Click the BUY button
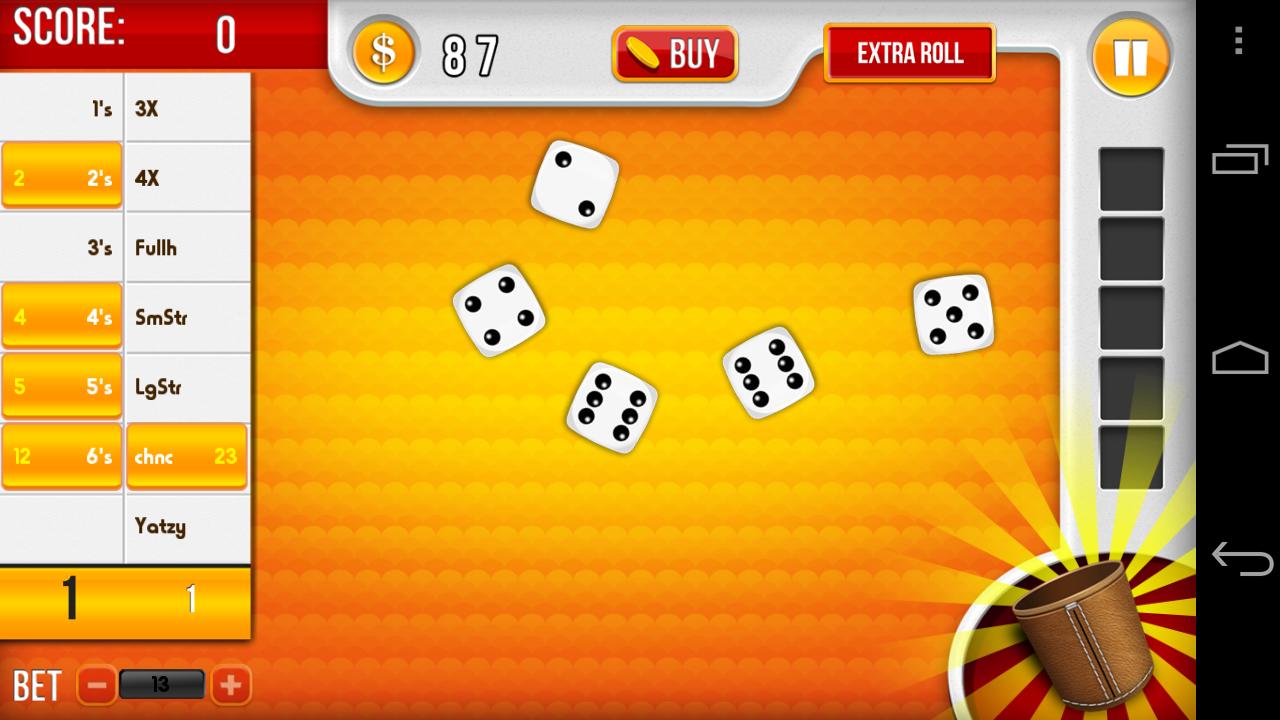Image resolution: width=1280 pixels, height=720 pixels. coord(674,53)
